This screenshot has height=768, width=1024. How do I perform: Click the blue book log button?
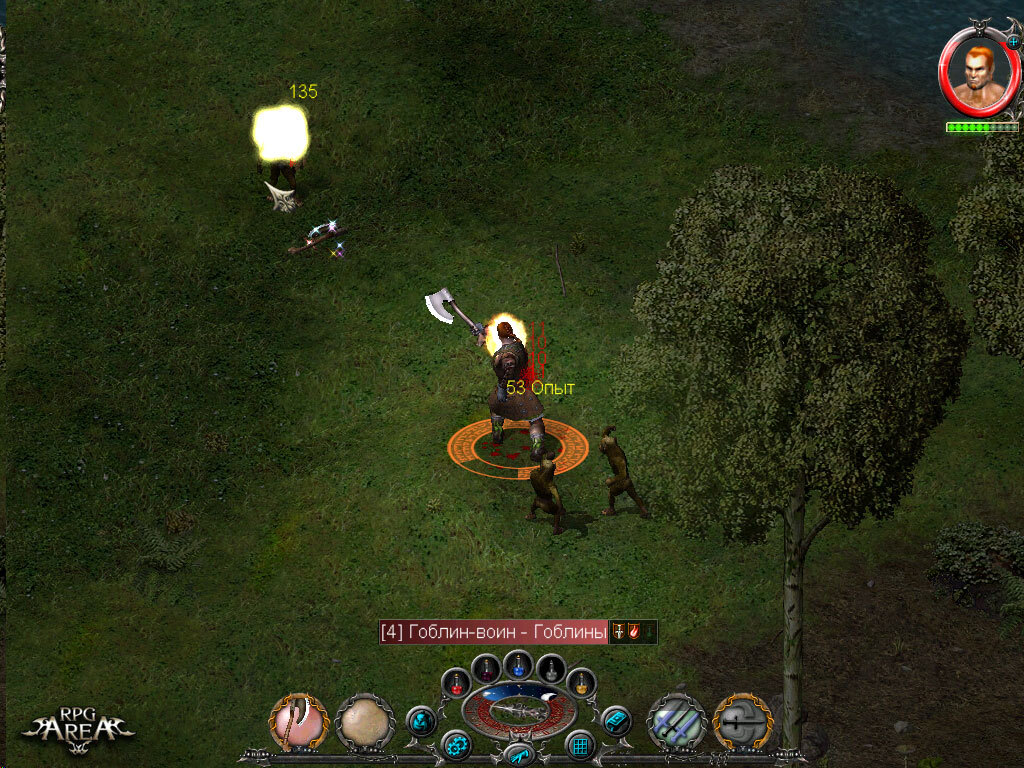(x=616, y=721)
